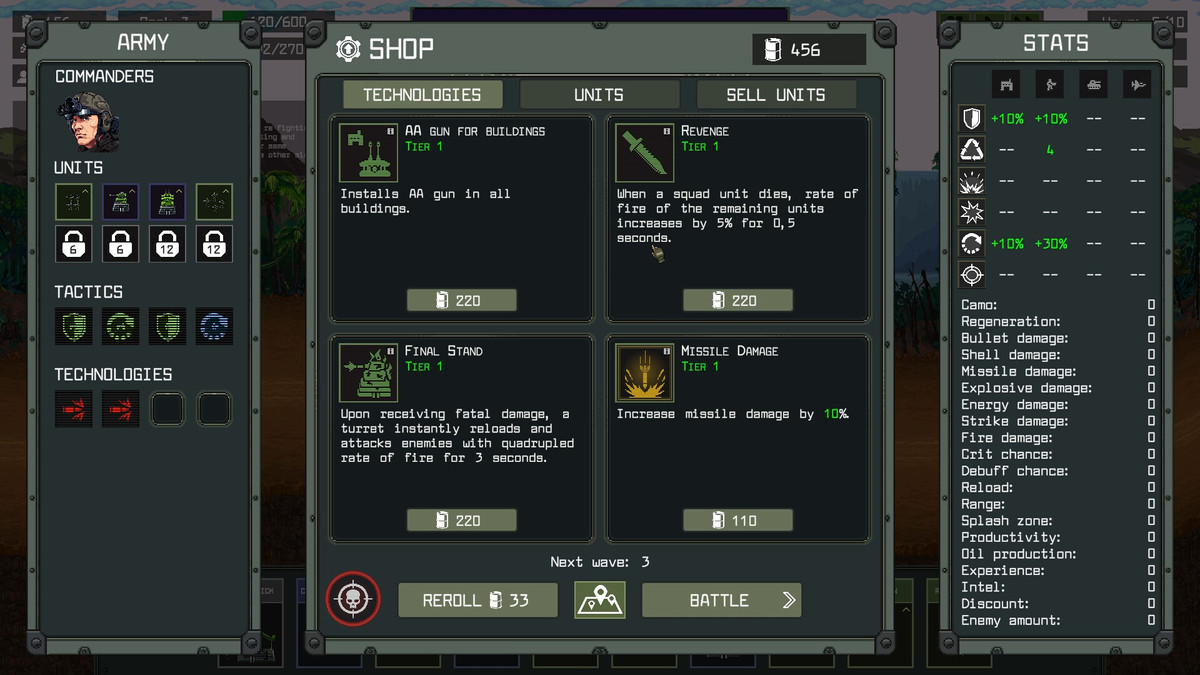Purchase Missile Damage upgrade for 110
This screenshot has height=675, width=1200.
pos(737,520)
